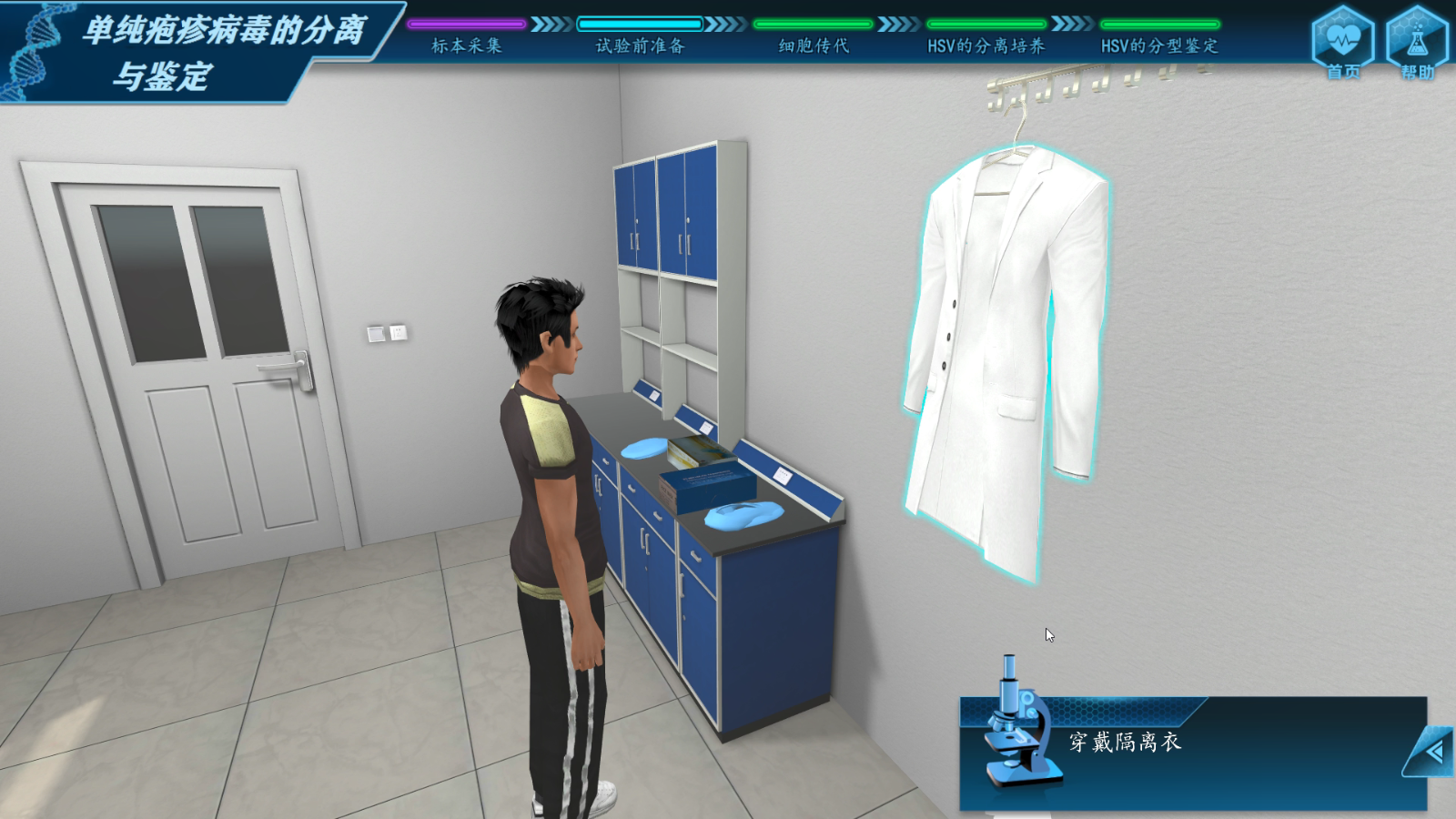Image resolution: width=1456 pixels, height=819 pixels.
Task: Collapse the task hint panel arrow
Action: [1432, 752]
